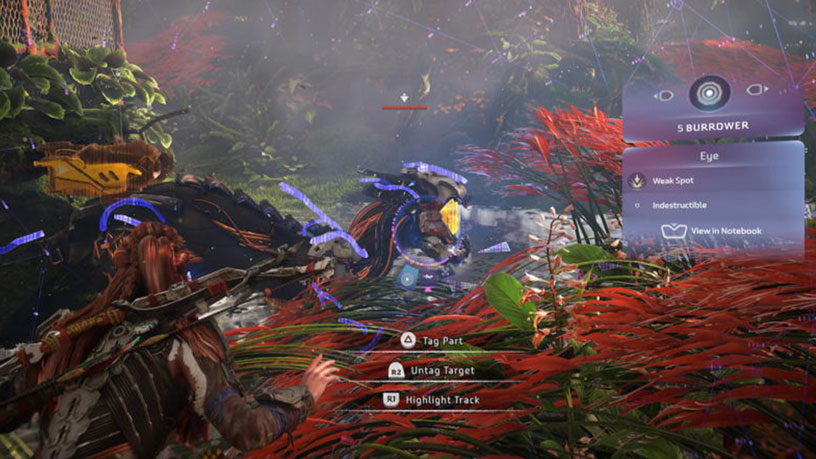Activate the Highlight Track option
Screen dimensions: 816x459
click(440, 400)
